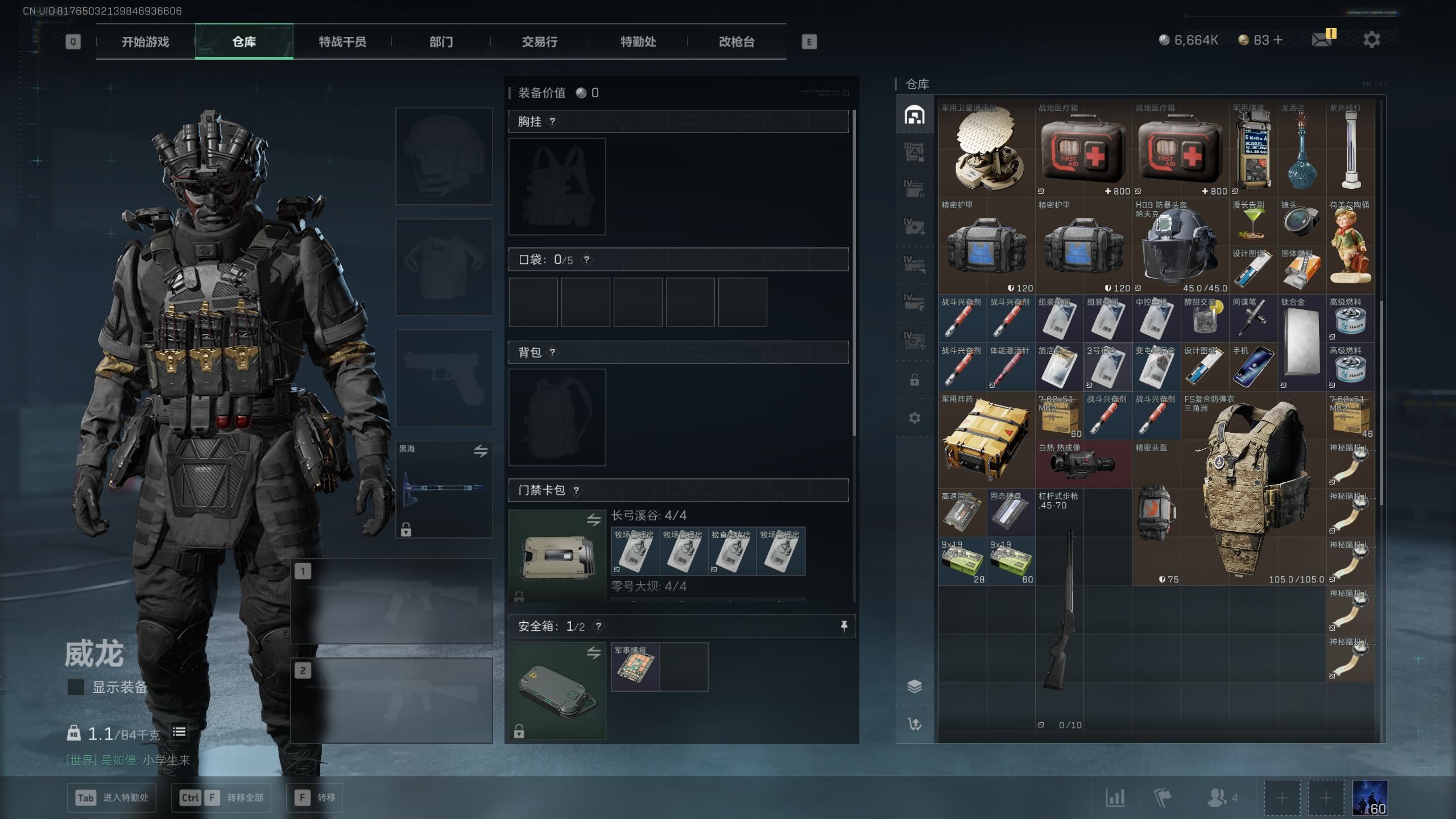Select the 军用卫星通讯仪 item in storage
This screenshot has width=1456, height=819.
[x=986, y=150]
